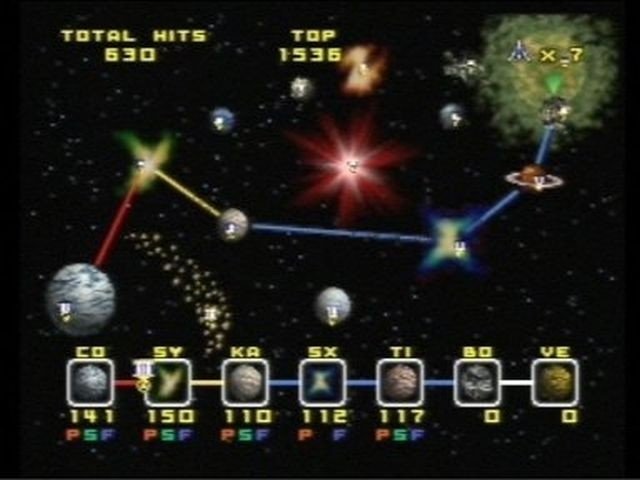The image size is (640, 480).
Task: Select the SY Sector Y stage tile
Action: pyautogui.click(x=168, y=383)
